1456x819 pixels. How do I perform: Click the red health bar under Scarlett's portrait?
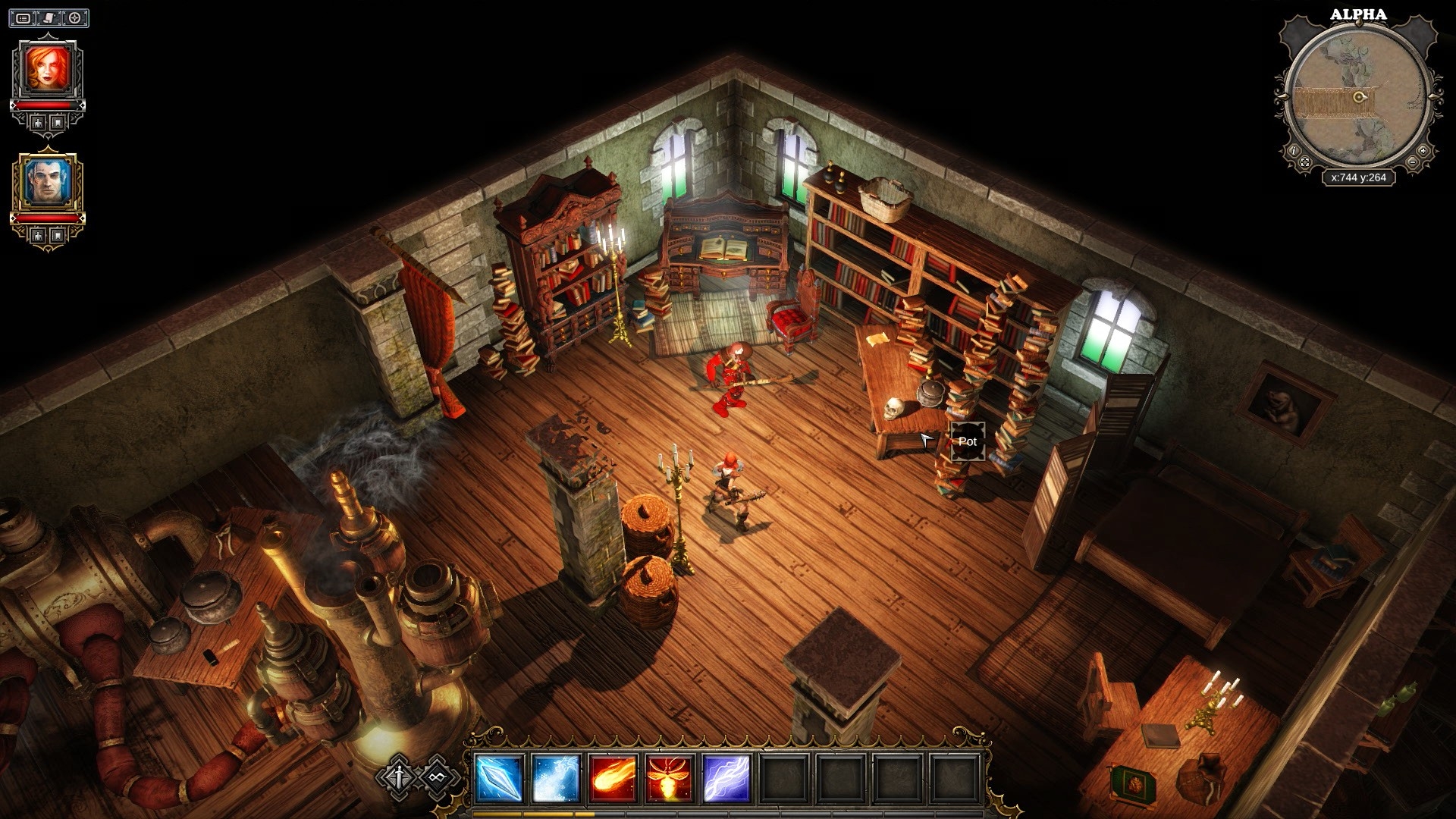[x=48, y=105]
